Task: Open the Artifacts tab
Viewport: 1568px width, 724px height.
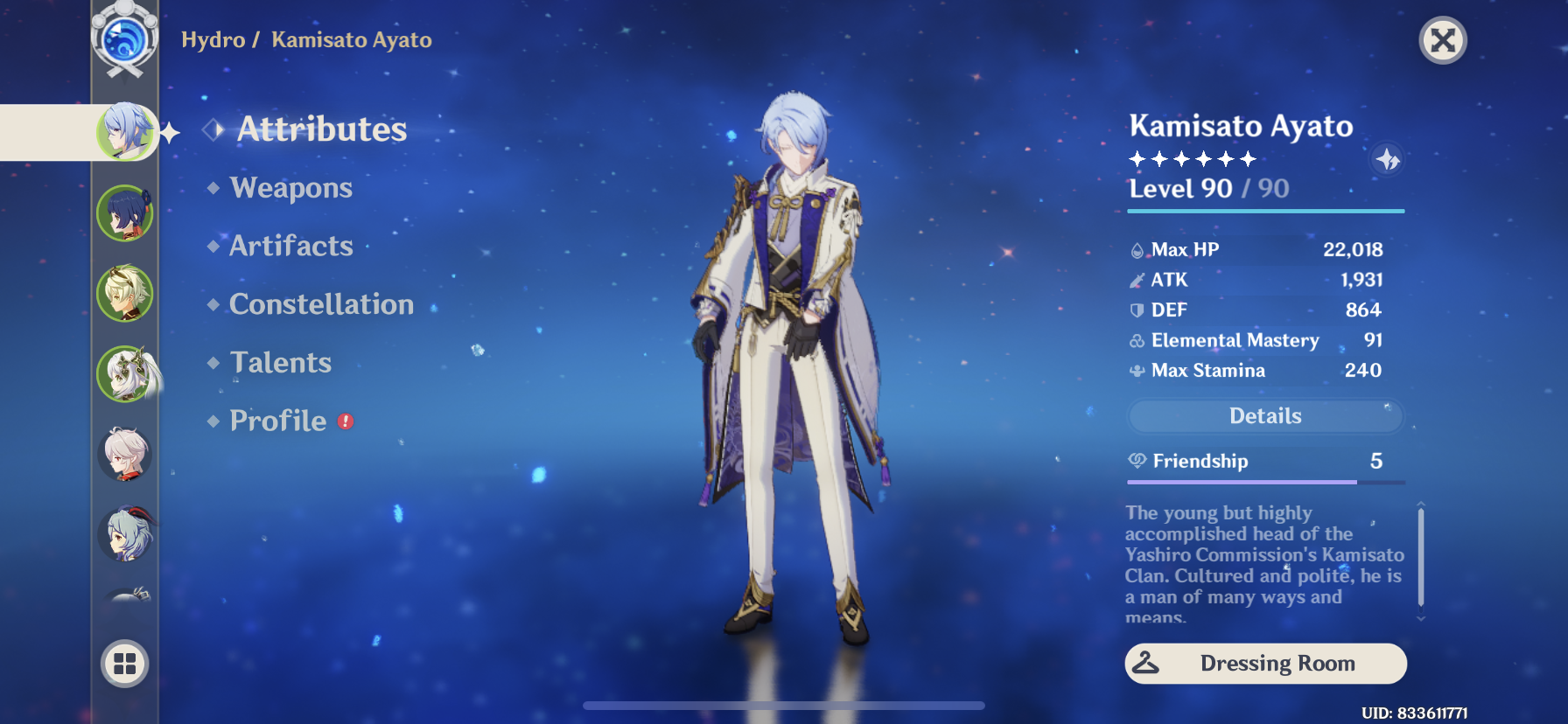Action: click(290, 246)
